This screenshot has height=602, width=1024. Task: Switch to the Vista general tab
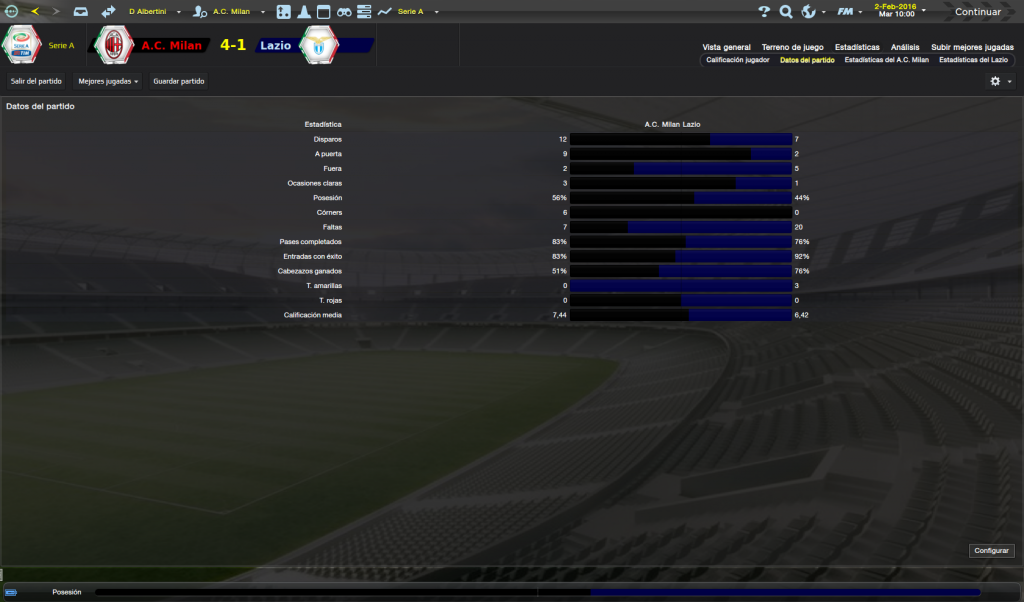tap(726, 47)
